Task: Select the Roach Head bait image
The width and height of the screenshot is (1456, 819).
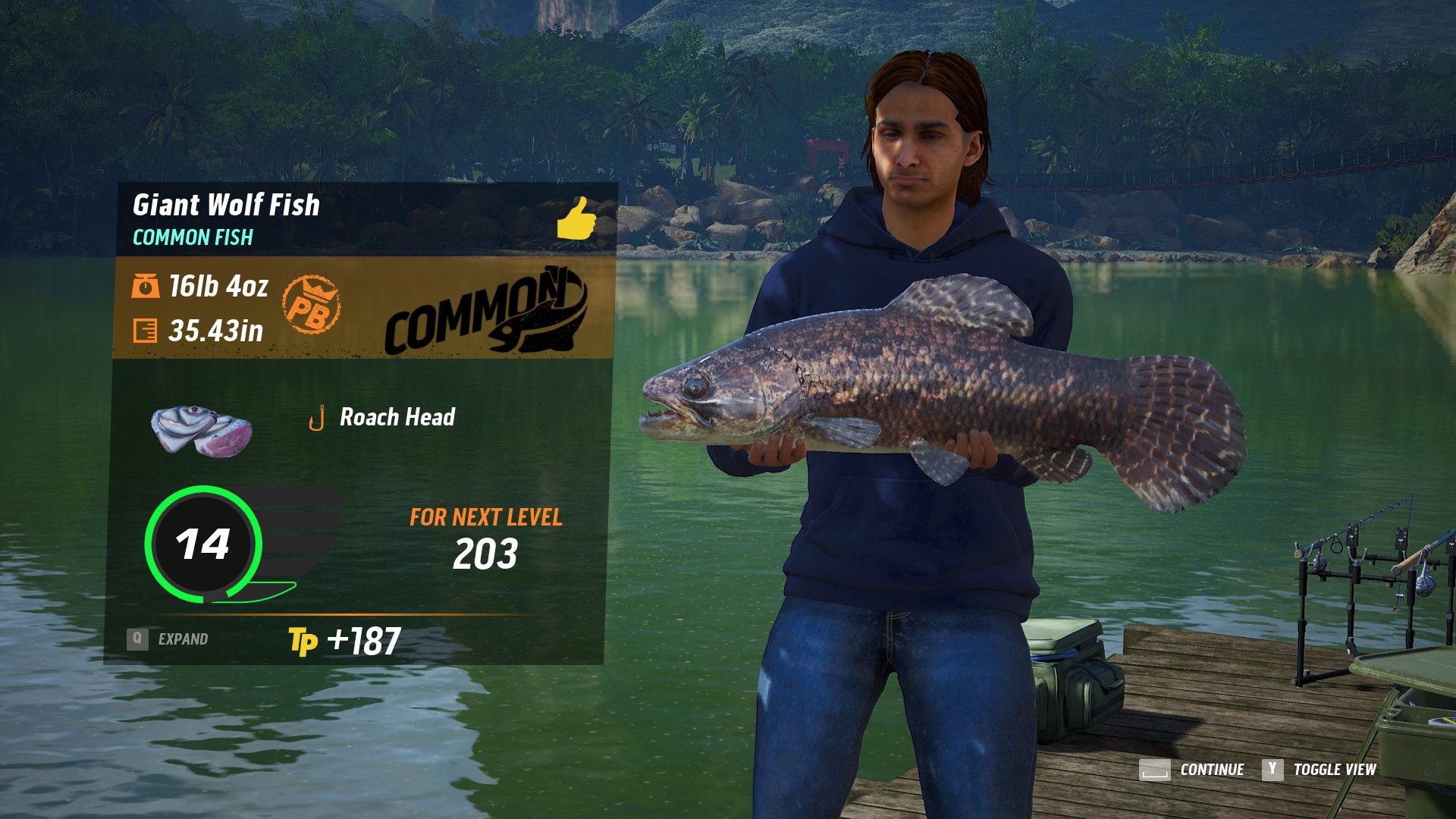Action: click(x=202, y=430)
